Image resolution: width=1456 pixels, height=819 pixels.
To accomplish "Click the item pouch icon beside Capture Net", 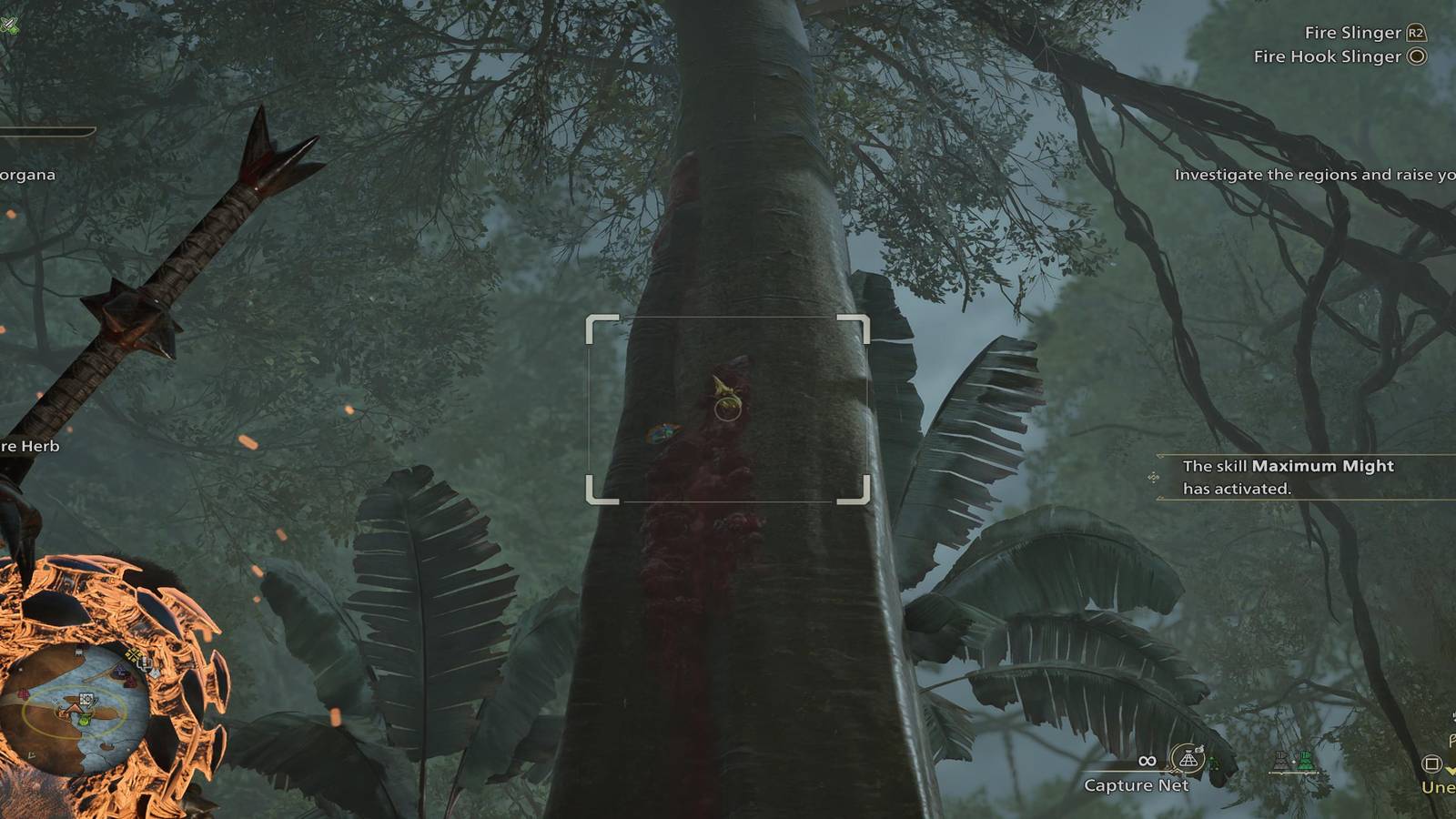I will tap(1200, 748).
